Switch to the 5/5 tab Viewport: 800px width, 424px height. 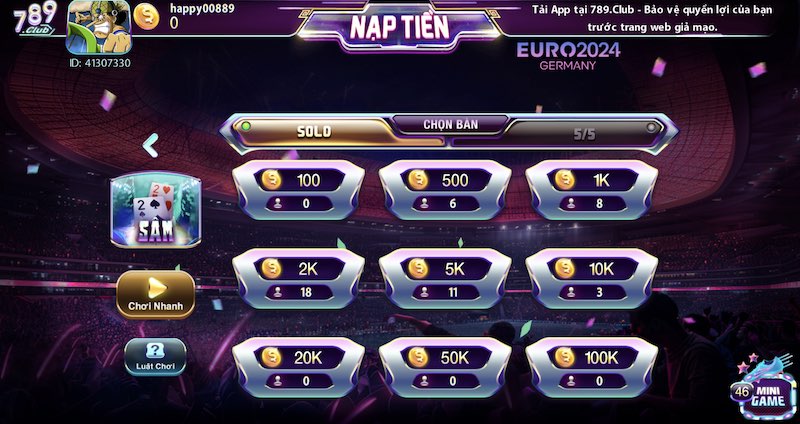click(x=584, y=131)
